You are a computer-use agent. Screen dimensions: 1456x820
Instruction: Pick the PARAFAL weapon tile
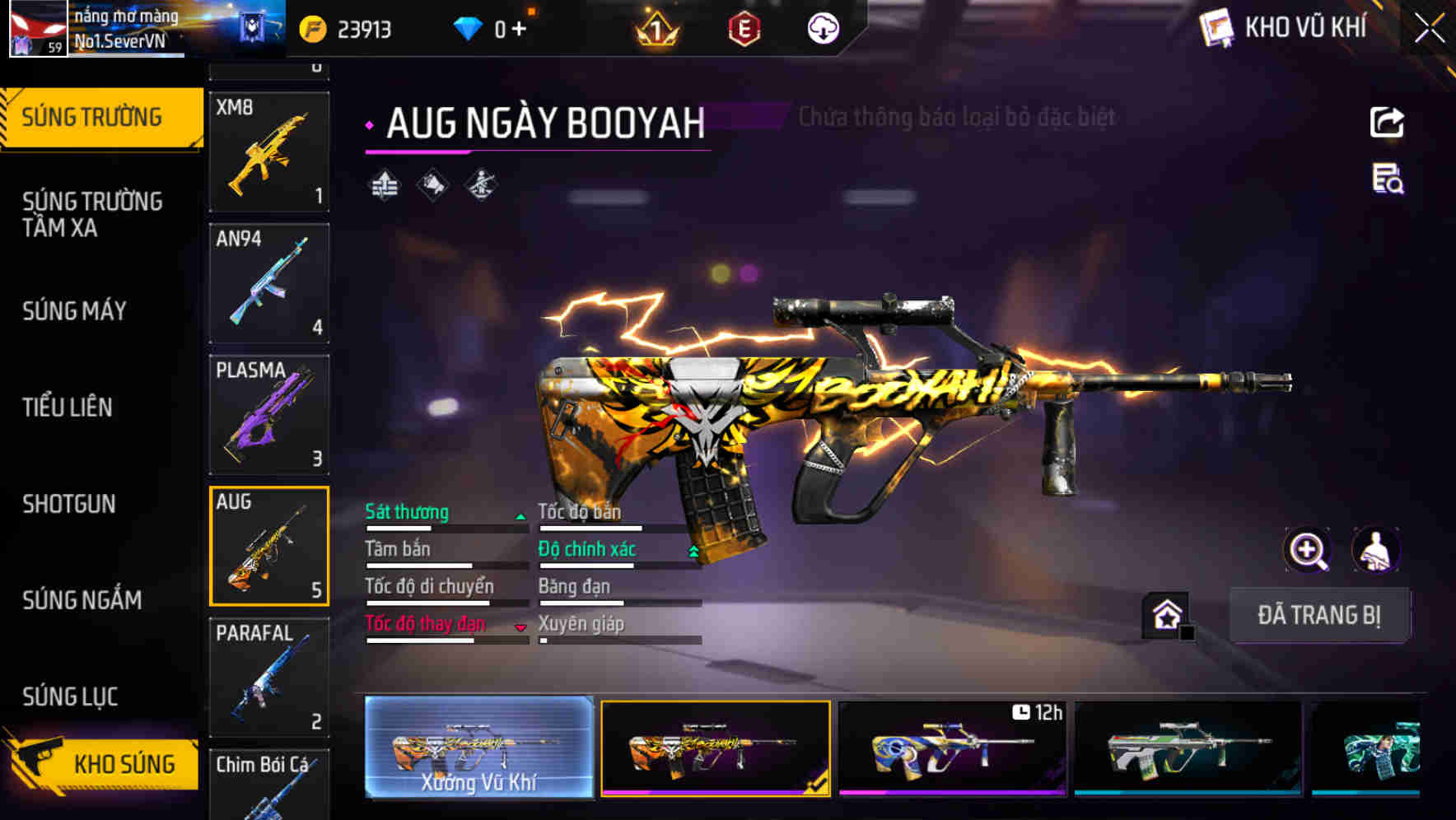click(x=269, y=677)
